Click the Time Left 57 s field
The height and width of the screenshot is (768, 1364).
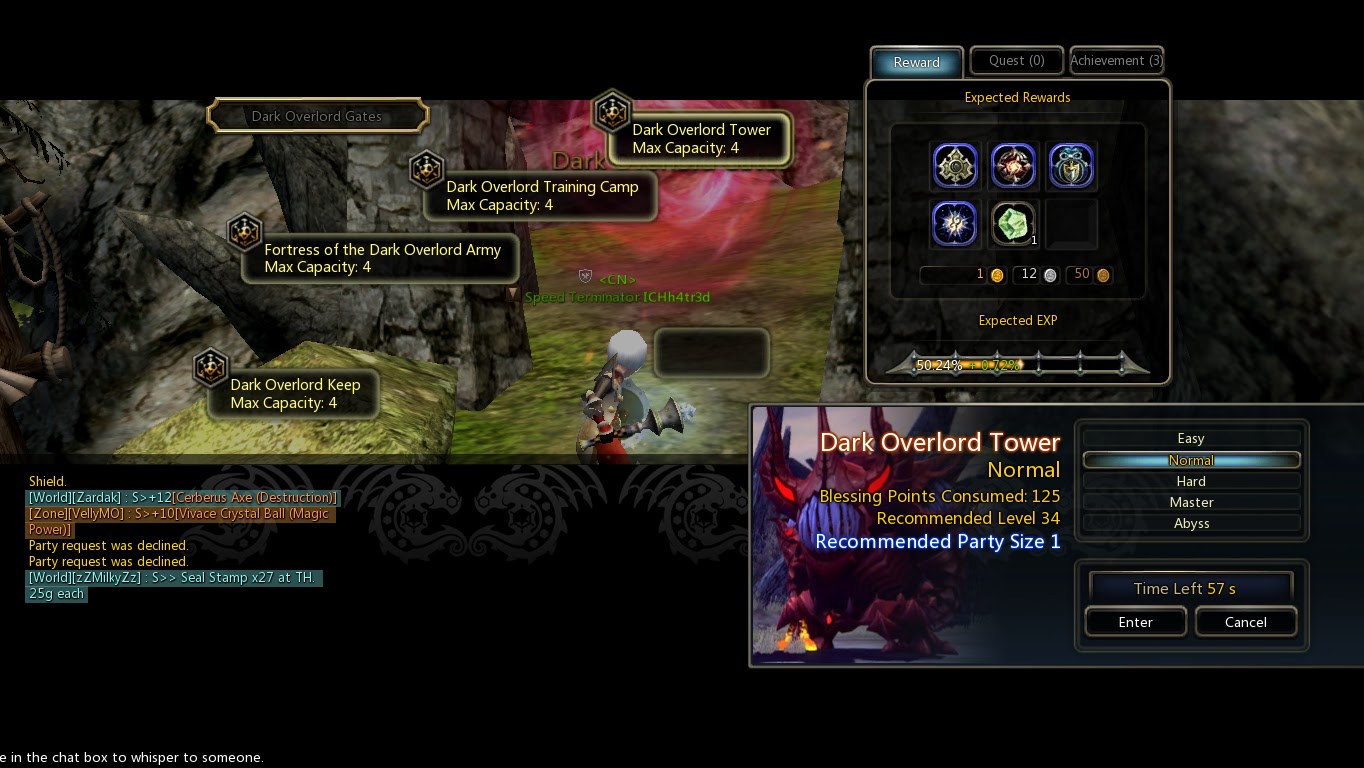[x=1190, y=588]
